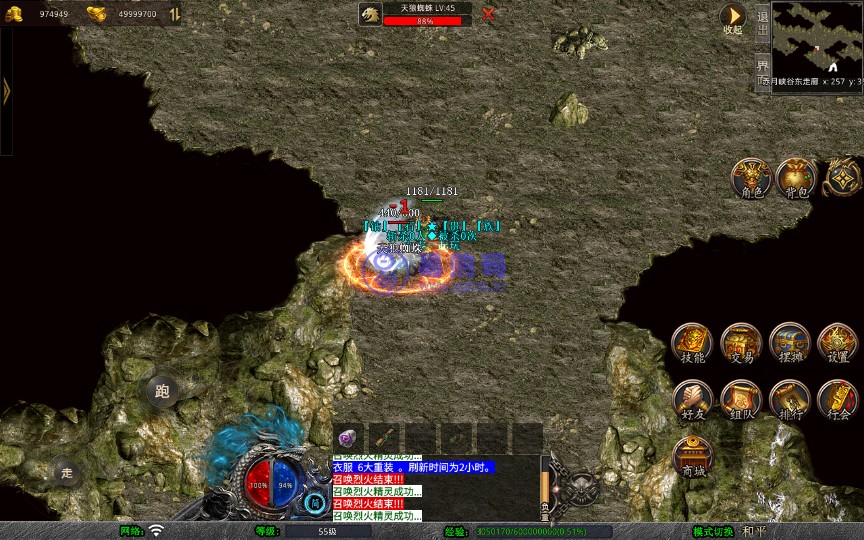864x540 pixels.
Task: View the 排行 rankings board
Action: pyautogui.click(x=790, y=399)
